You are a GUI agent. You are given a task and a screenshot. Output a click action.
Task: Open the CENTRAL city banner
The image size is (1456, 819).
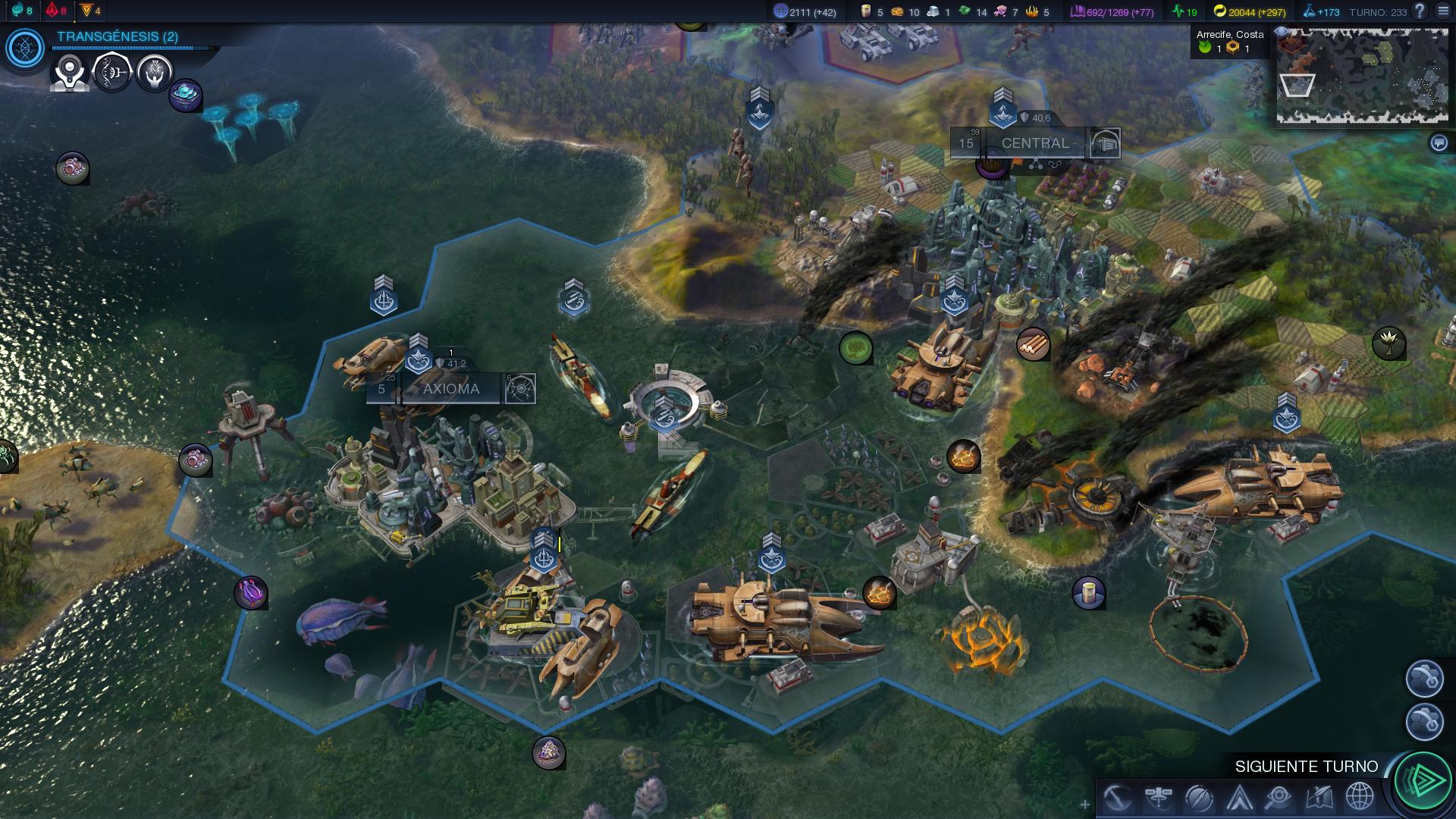(1034, 143)
